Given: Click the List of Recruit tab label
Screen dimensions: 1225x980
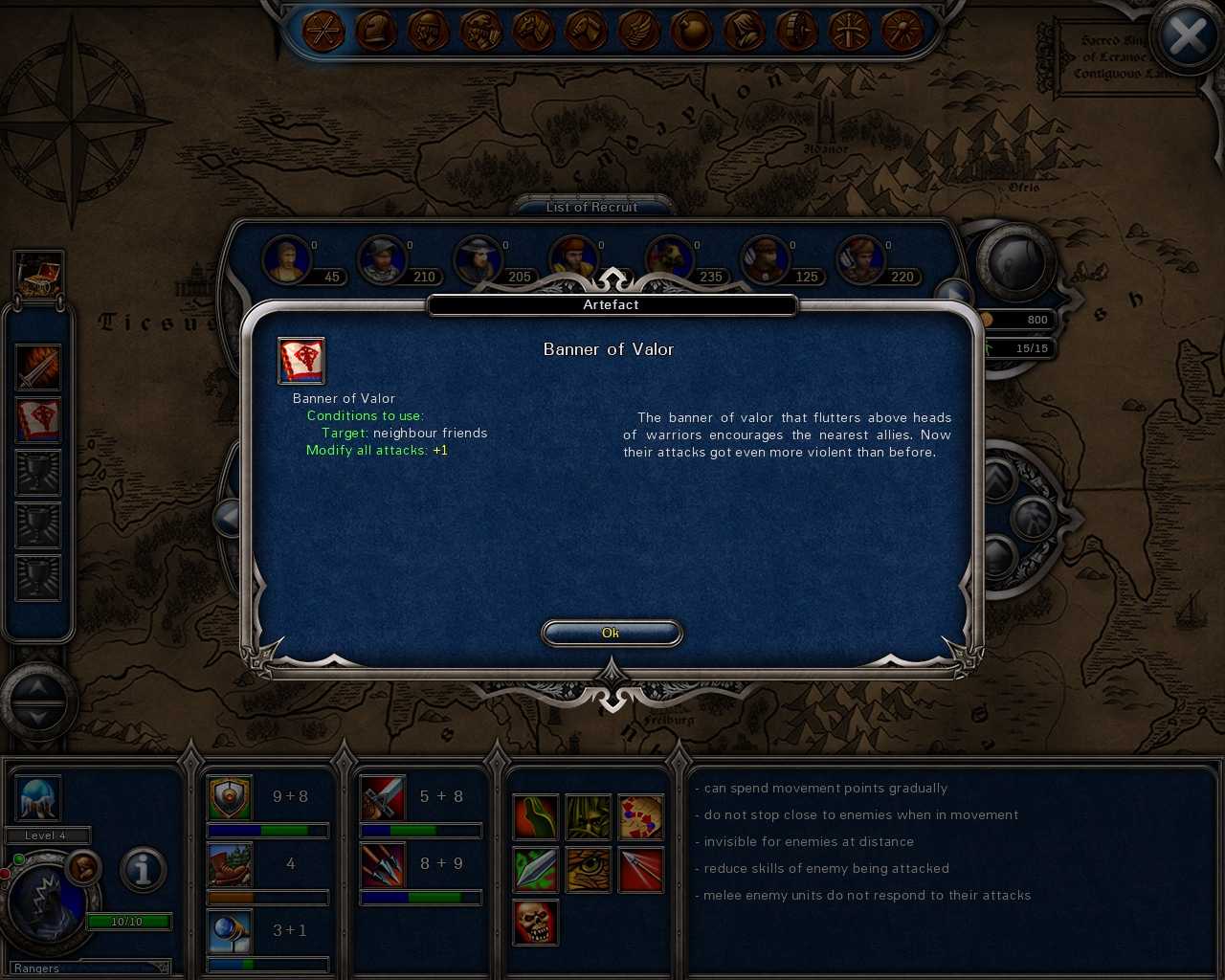Looking at the screenshot, I should pyautogui.click(x=591, y=207).
